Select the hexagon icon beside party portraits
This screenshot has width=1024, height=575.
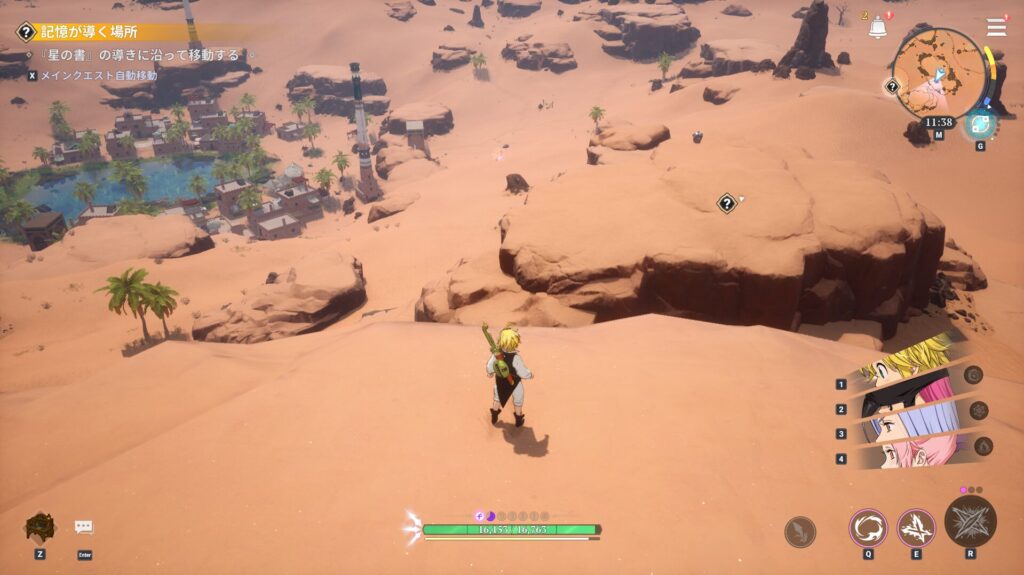(x=979, y=410)
